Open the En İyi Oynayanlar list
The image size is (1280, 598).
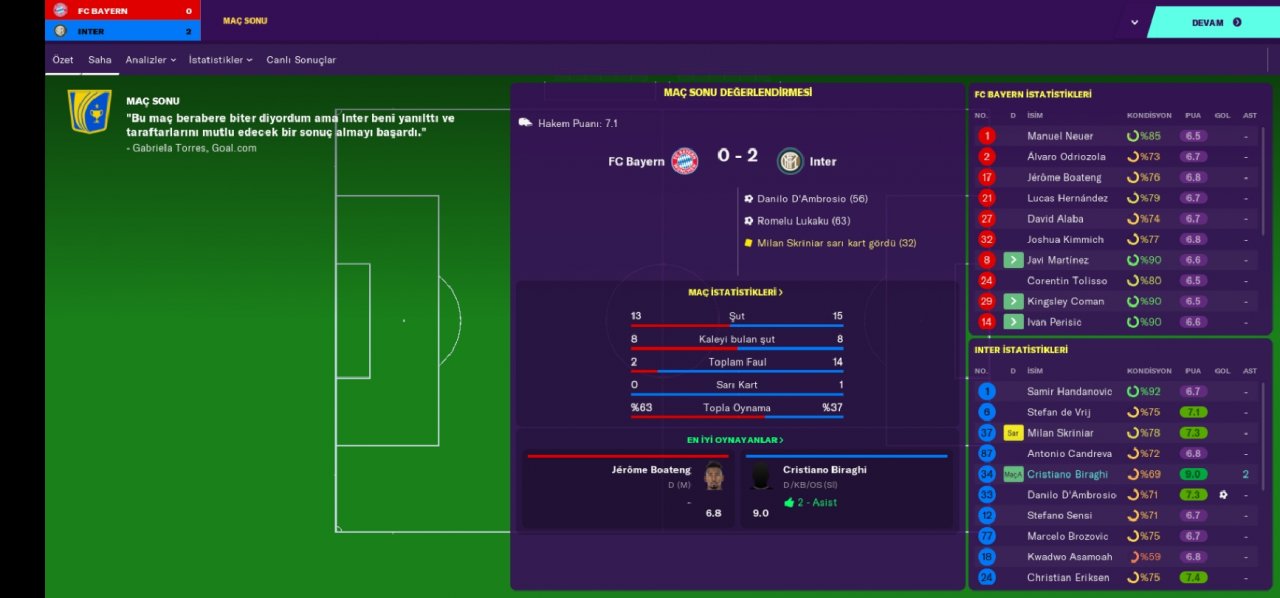click(735, 440)
